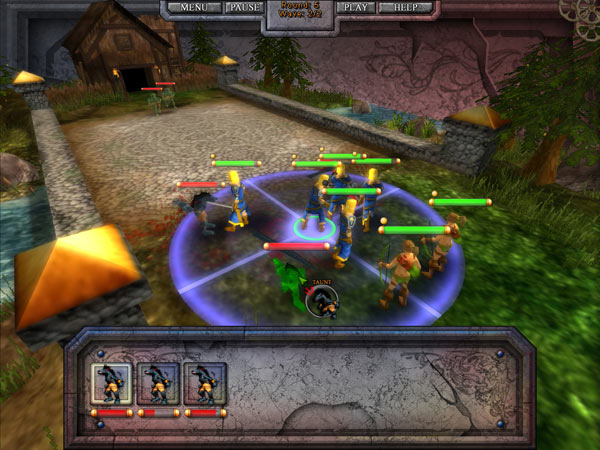The width and height of the screenshot is (600, 450).
Task: Pause the game with the Pause button
Action: [245, 7]
